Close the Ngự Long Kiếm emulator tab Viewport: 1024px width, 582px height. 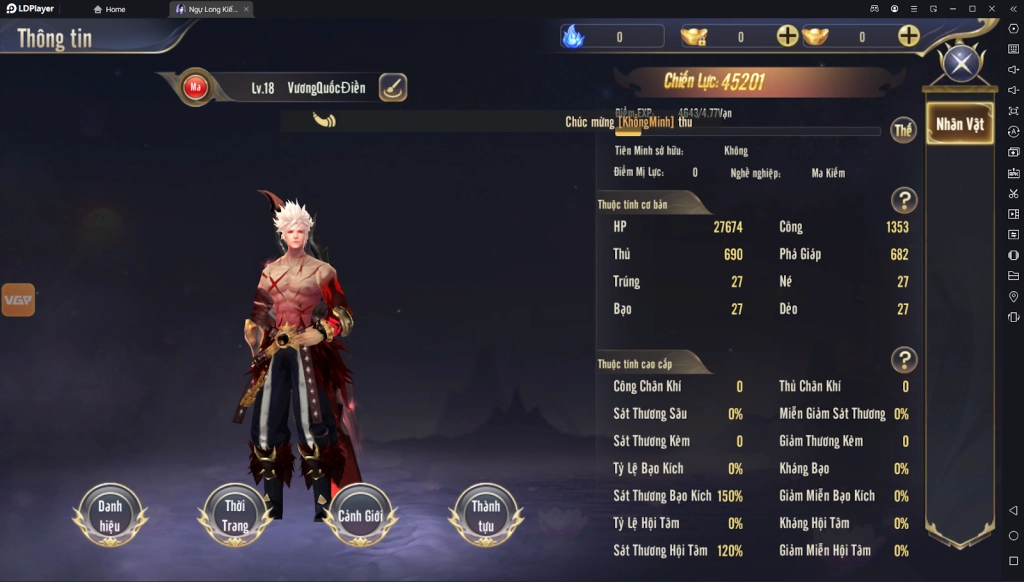tap(246, 9)
